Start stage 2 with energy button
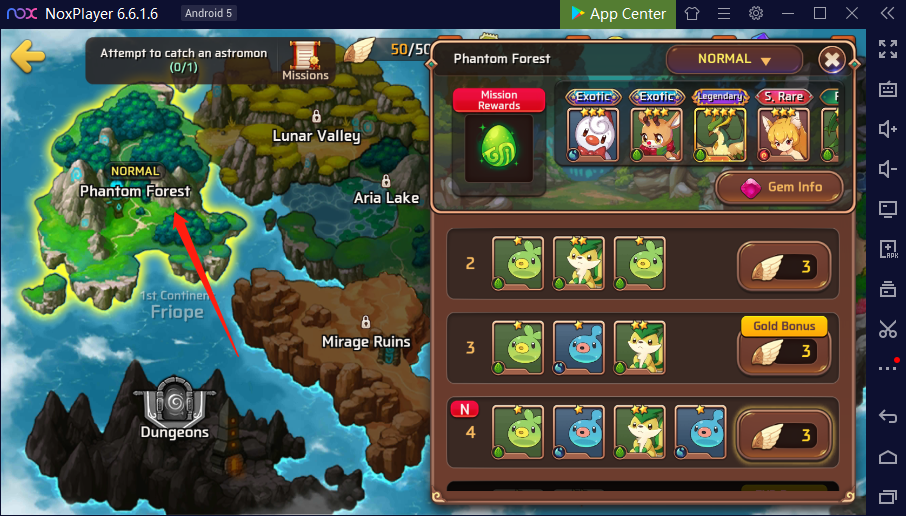Screen dimensions: 906x516 (784, 267)
